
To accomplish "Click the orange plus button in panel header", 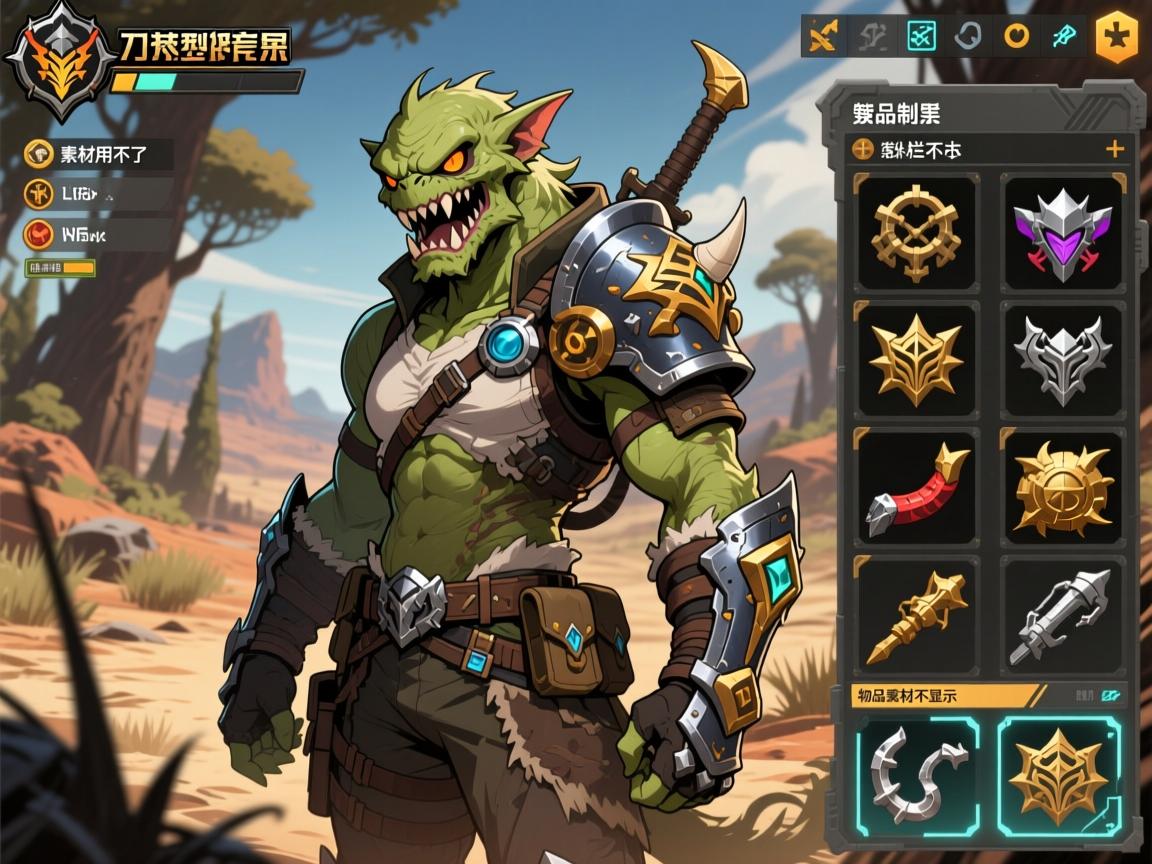I will pyautogui.click(x=1114, y=150).
